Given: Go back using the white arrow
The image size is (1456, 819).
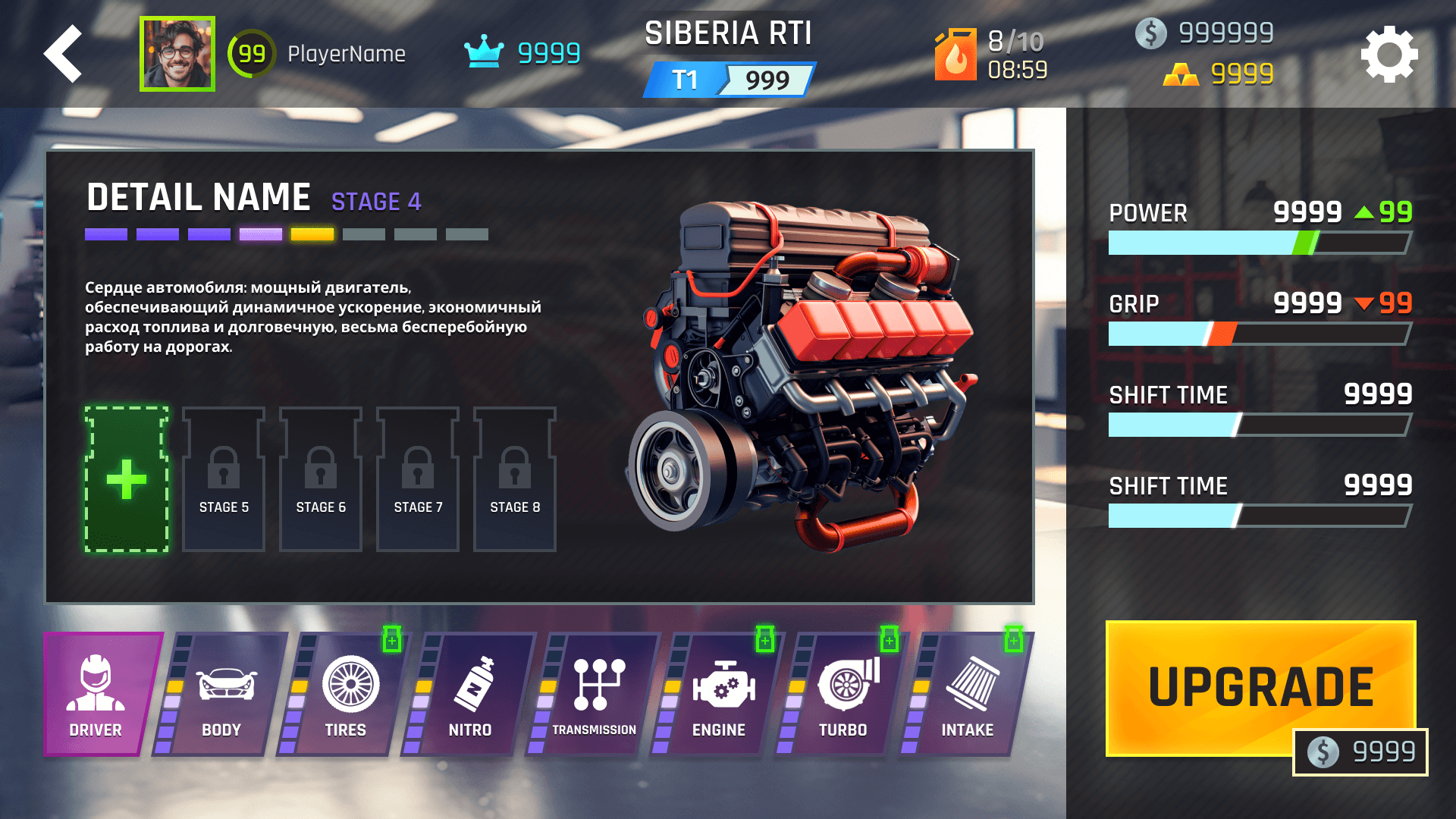Looking at the screenshot, I should (64, 54).
